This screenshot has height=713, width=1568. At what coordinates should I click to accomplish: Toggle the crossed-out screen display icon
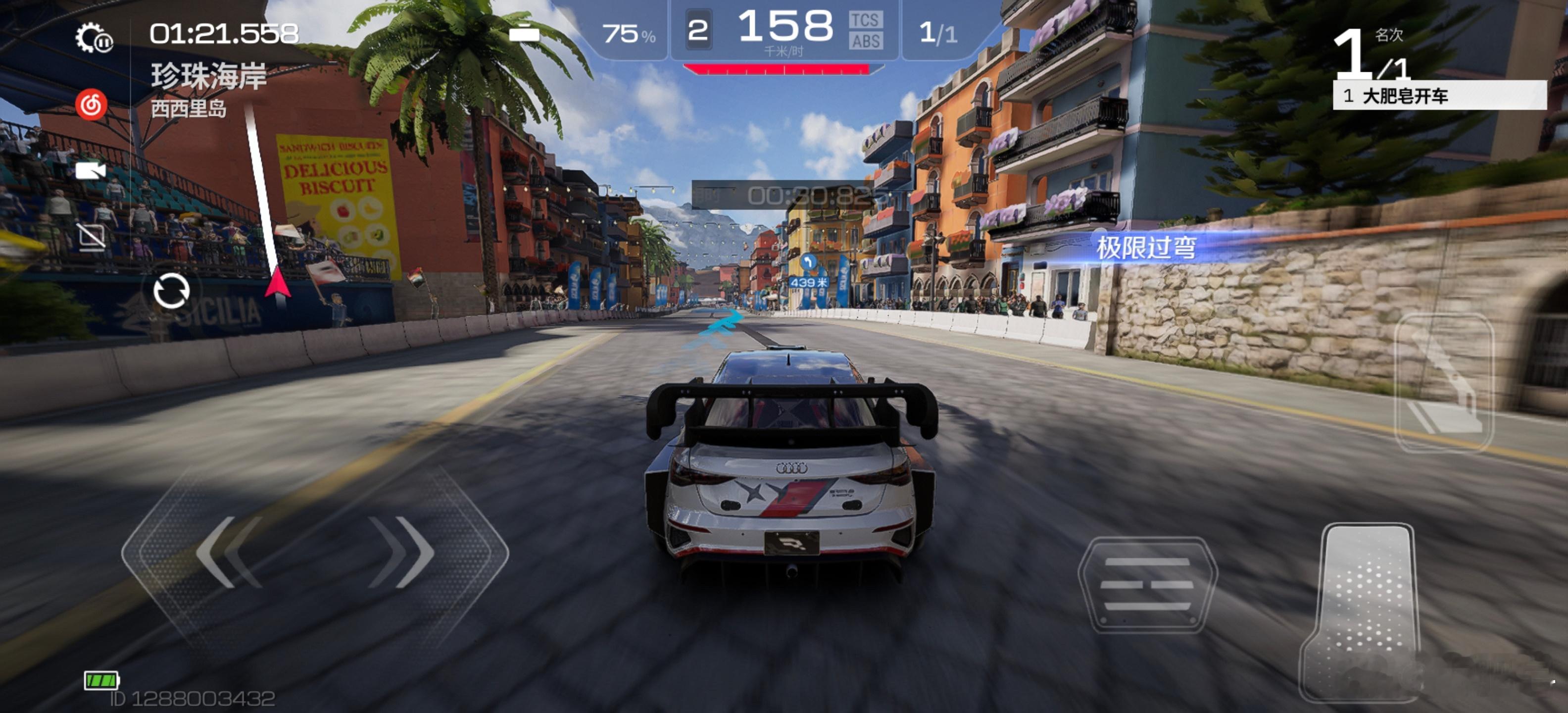(91, 236)
